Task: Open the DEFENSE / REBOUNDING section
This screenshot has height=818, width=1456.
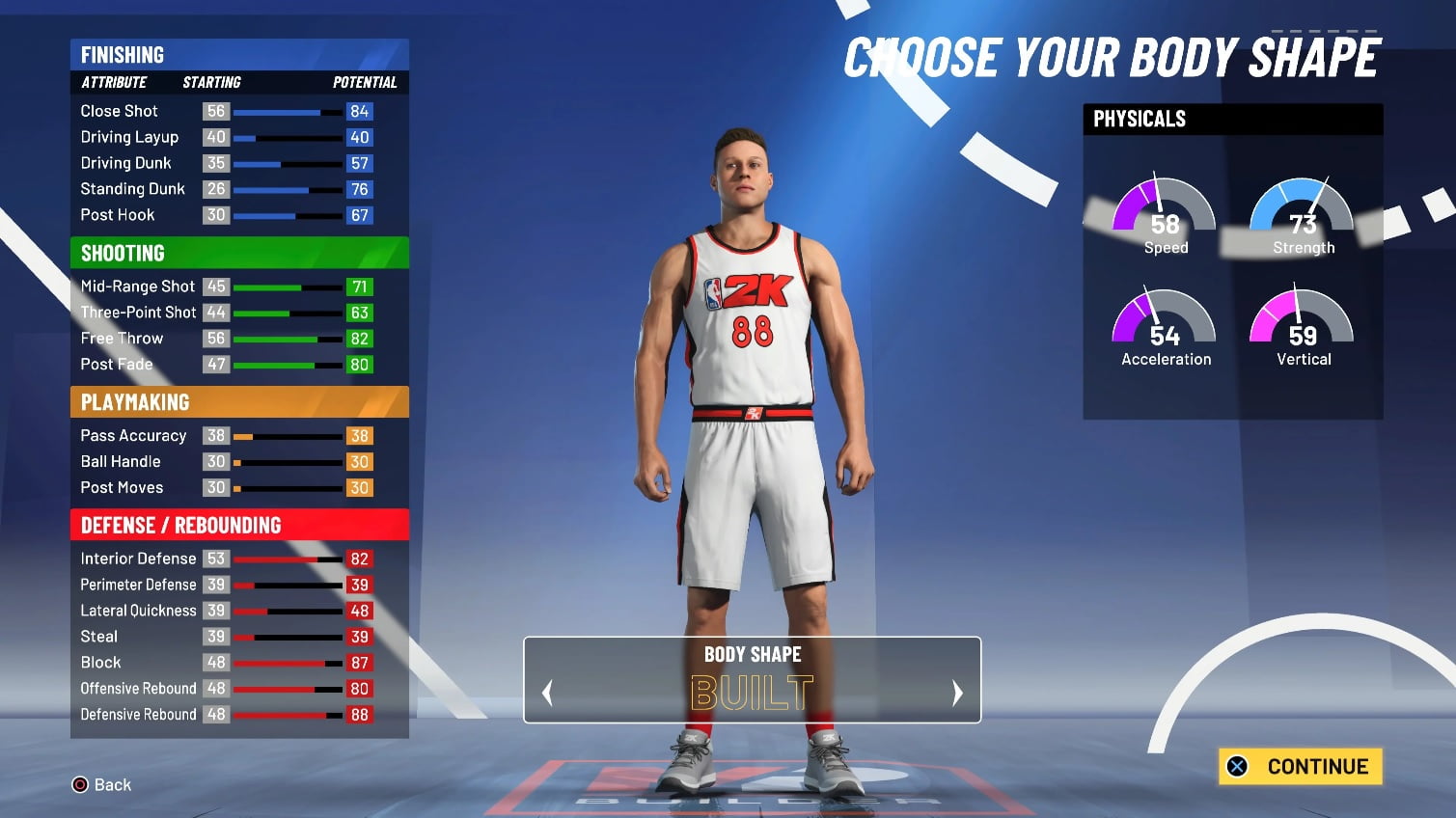Action: 179,525
